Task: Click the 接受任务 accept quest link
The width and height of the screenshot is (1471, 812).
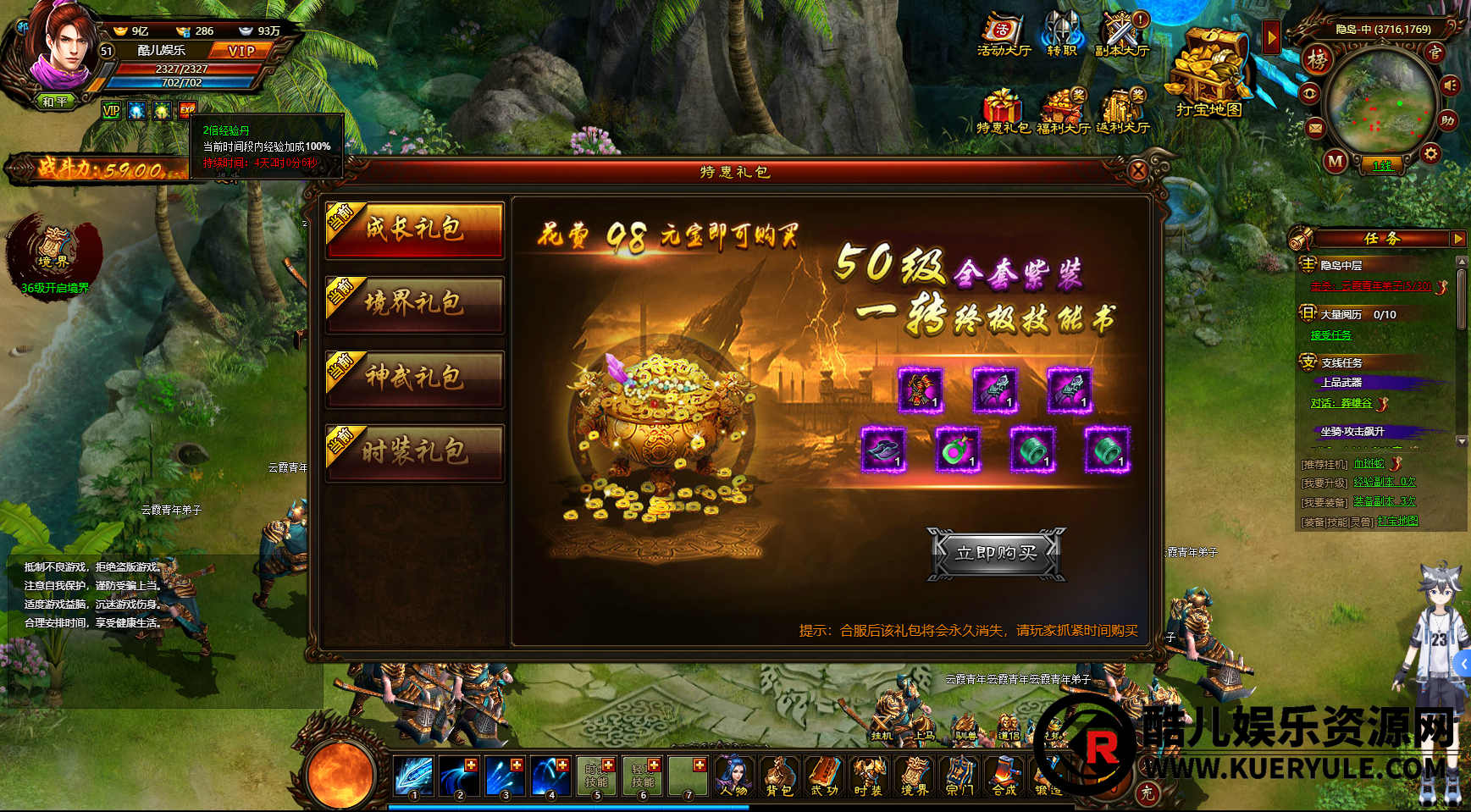Action: 1331,335
